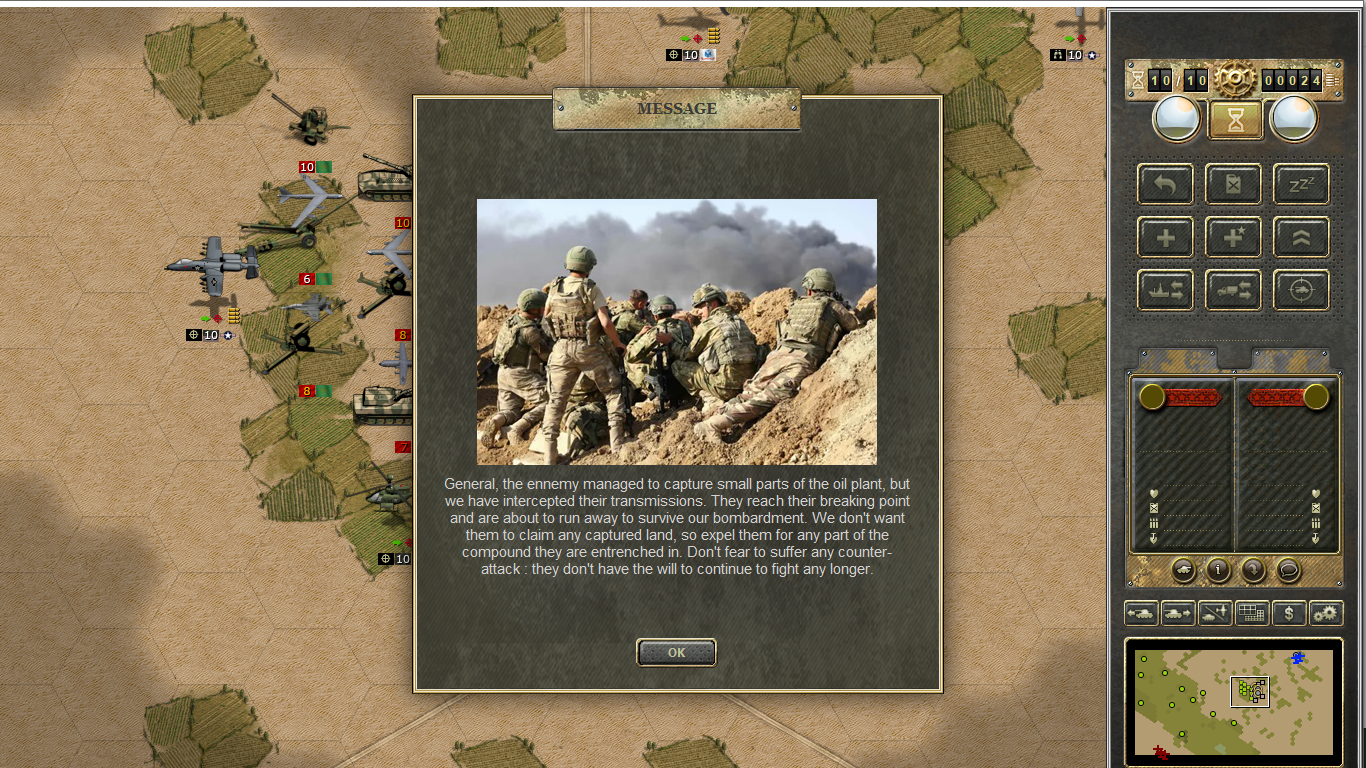Toggle naval transport with the ship button

pyautogui.click(x=1165, y=290)
